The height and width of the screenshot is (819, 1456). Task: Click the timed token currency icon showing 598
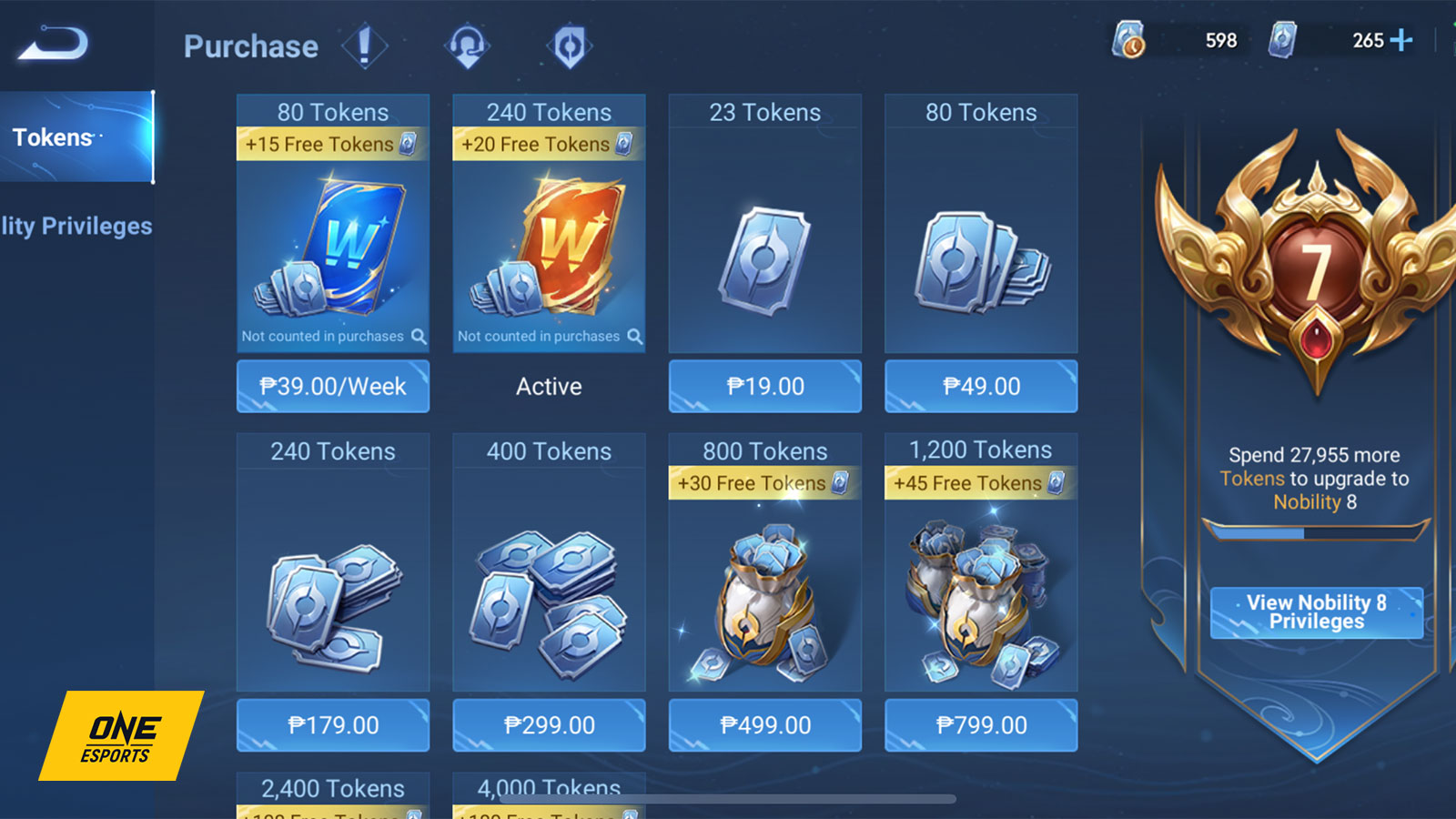pos(1128,40)
